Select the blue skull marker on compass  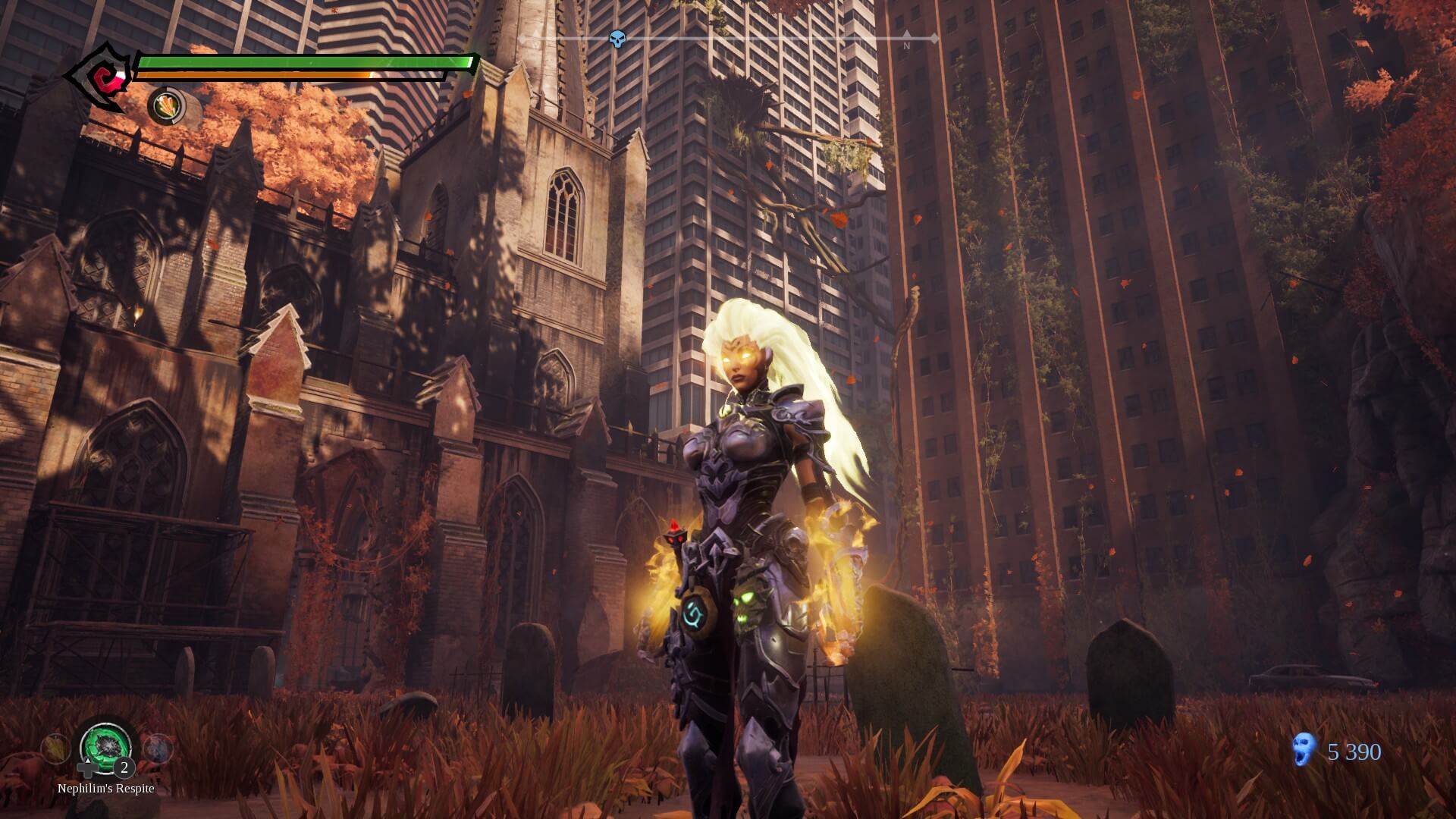pyautogui.click(x=618, y=39)
